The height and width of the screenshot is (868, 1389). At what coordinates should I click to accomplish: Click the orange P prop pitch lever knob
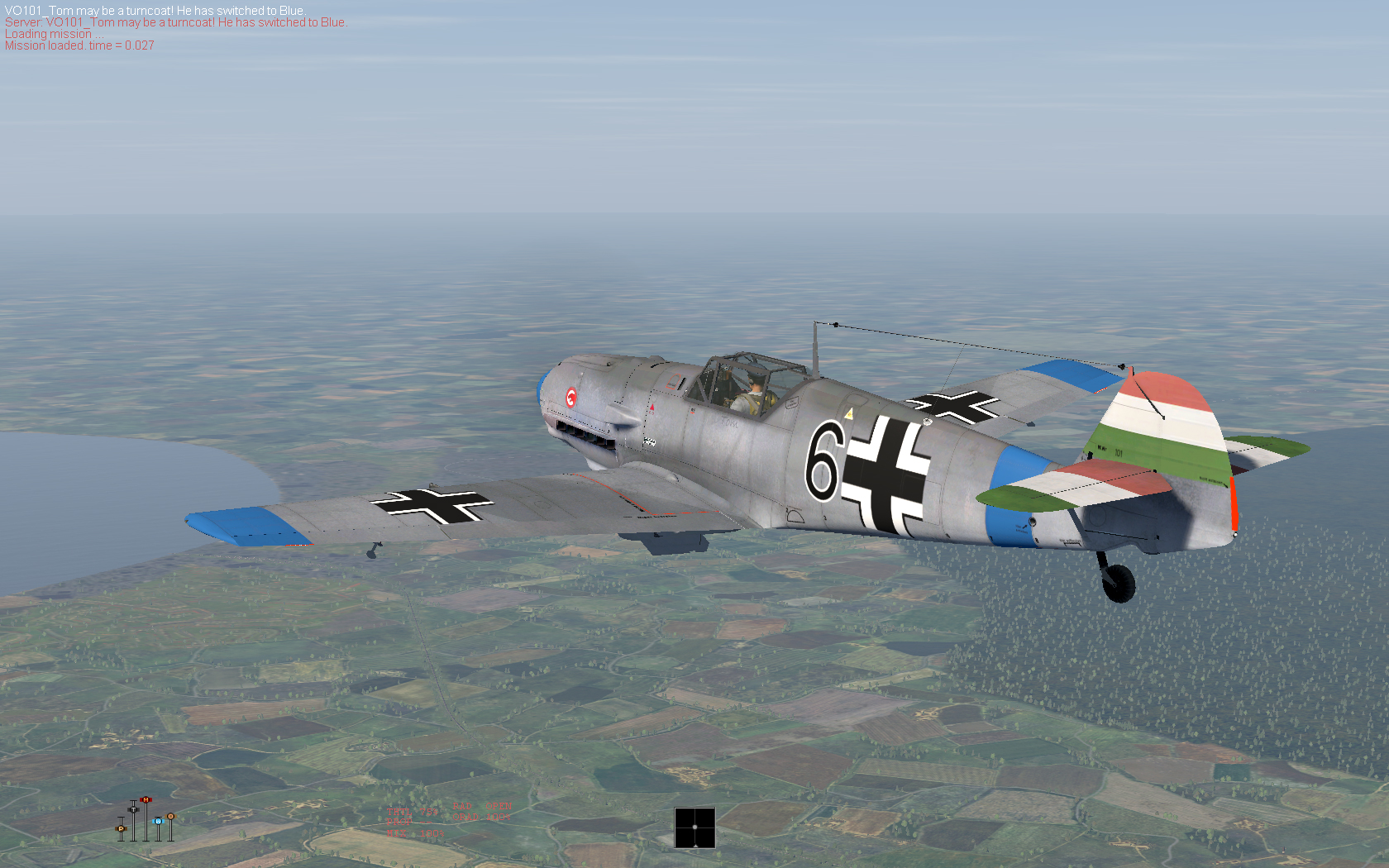tap(121, 827)
